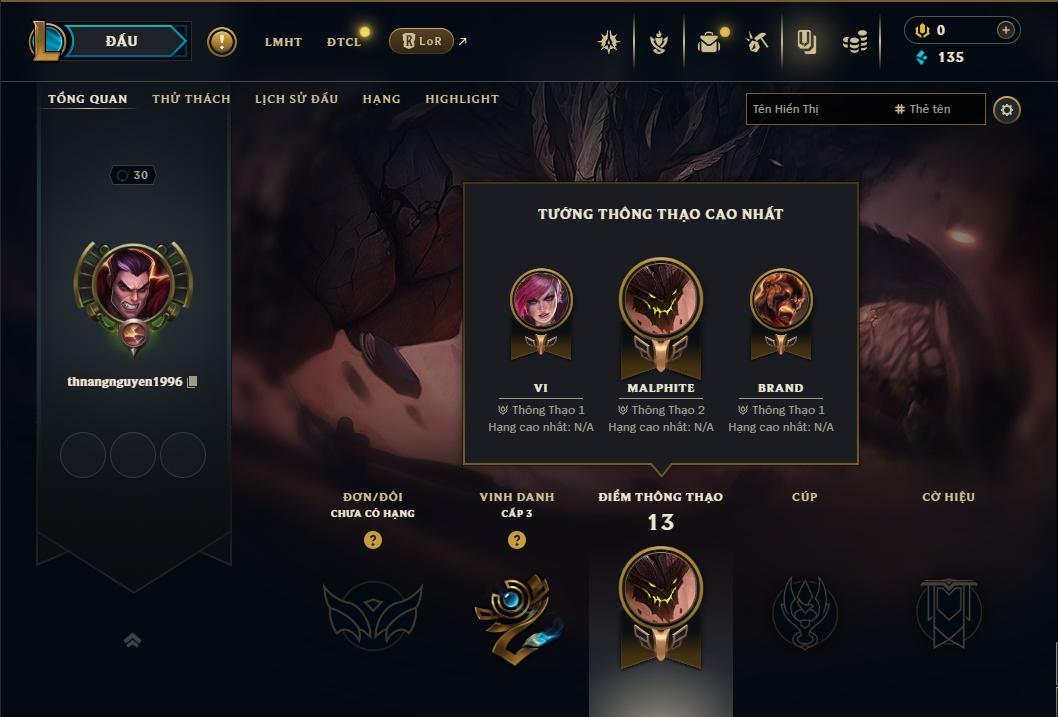Select the Hạng tab

tap(381, 99)
